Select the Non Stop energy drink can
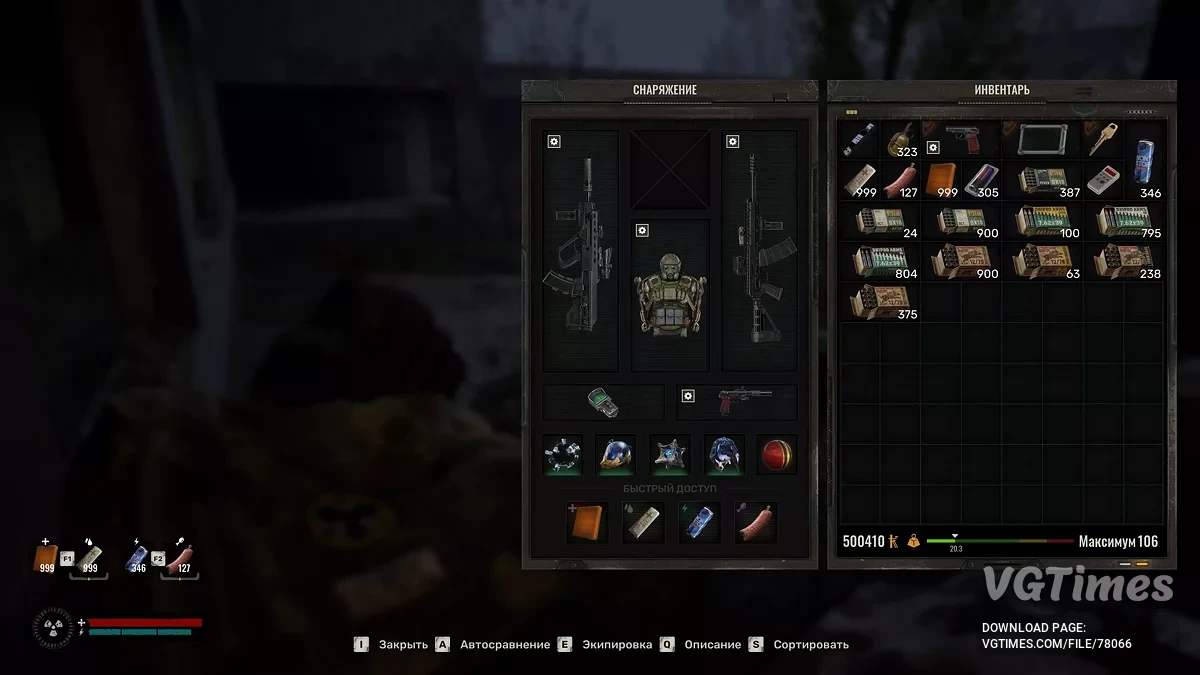Screen dimensions: 1200x675 tap(1144, 160)
